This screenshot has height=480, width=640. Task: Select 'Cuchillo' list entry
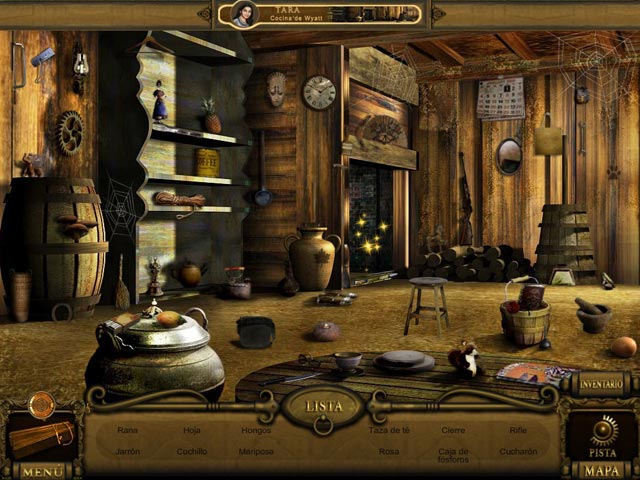point(192,451)
